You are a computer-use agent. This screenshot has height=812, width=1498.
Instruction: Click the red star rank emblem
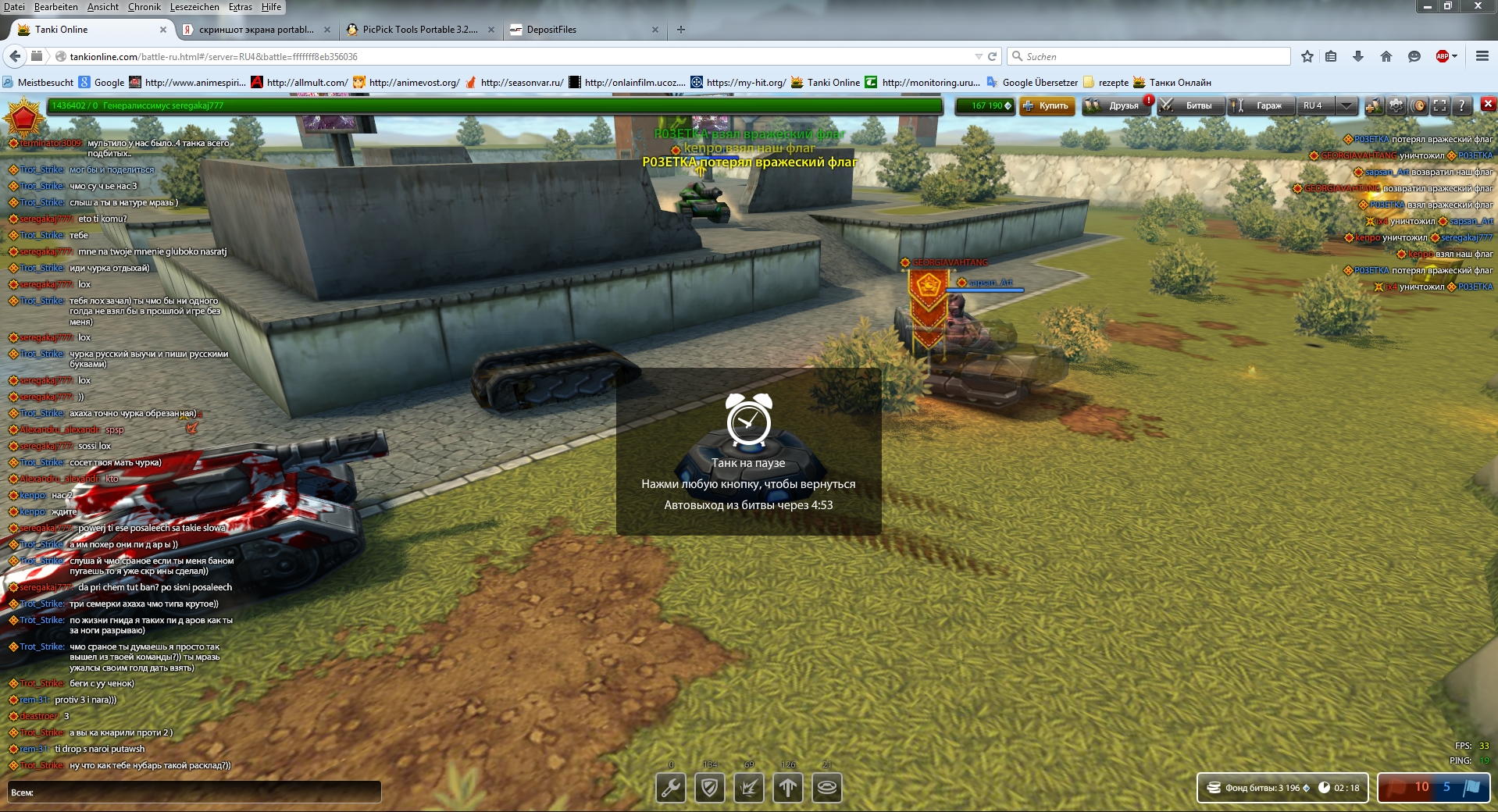point(23,117)
